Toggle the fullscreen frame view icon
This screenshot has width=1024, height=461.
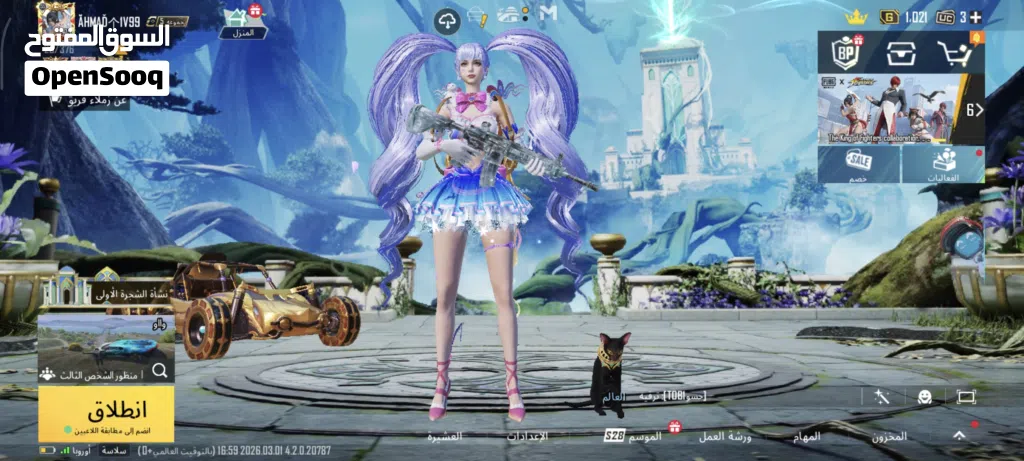(x=966, y=397)
